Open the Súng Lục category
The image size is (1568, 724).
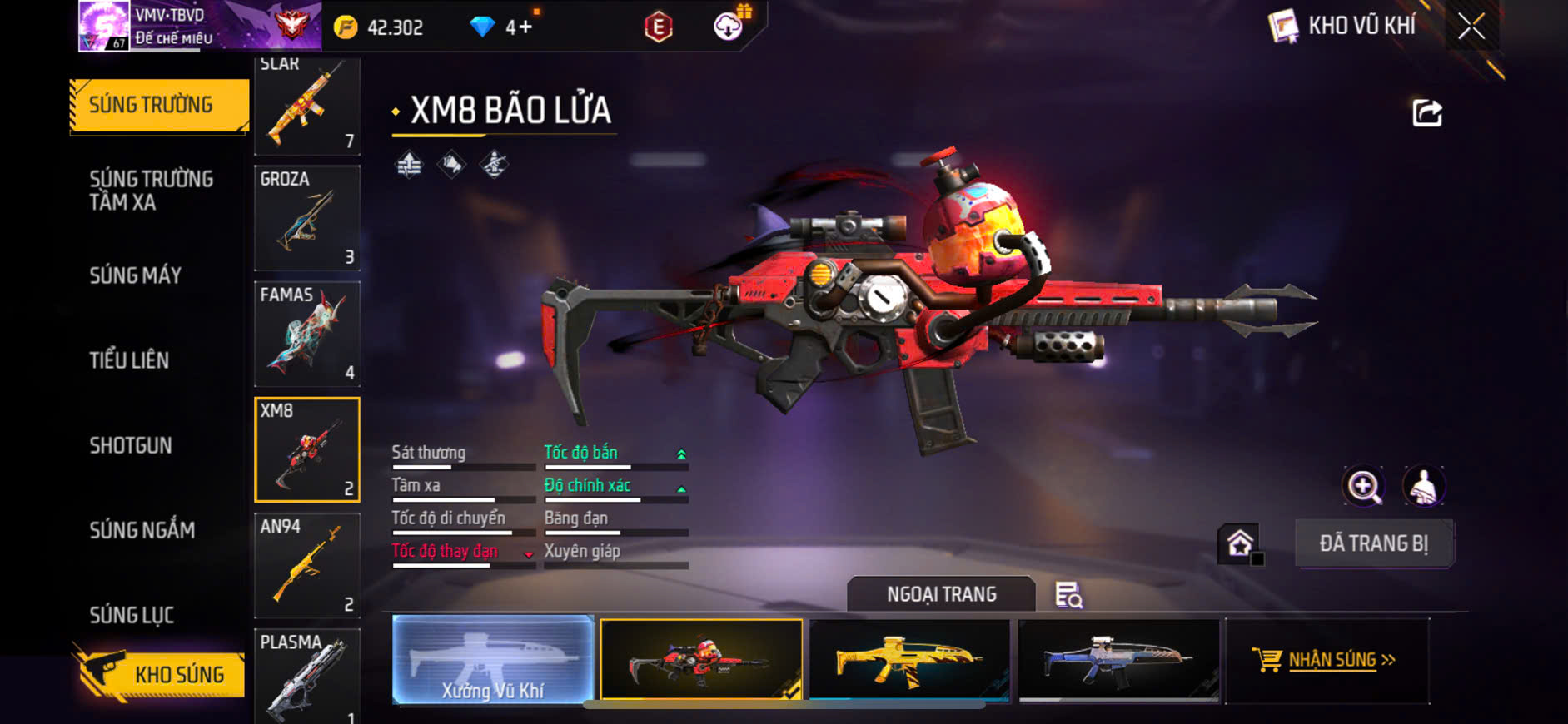[x=132, y=615]
